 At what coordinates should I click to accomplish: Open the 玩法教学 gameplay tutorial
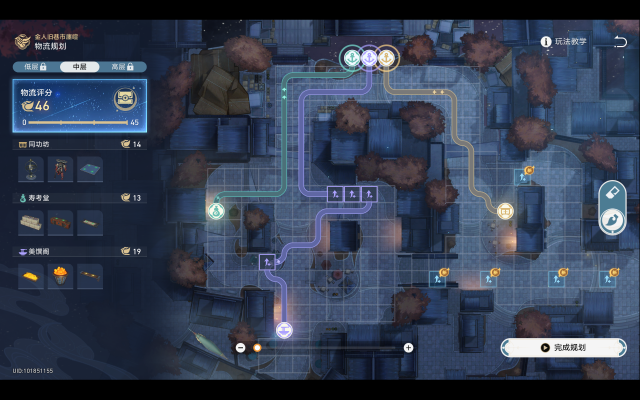tap(564, 42)
